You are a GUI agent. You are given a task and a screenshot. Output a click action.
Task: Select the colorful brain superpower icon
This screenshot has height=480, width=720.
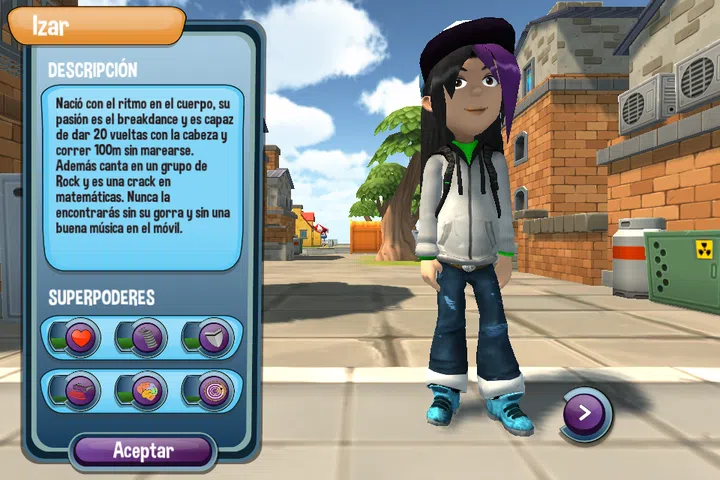click(146, 388)
